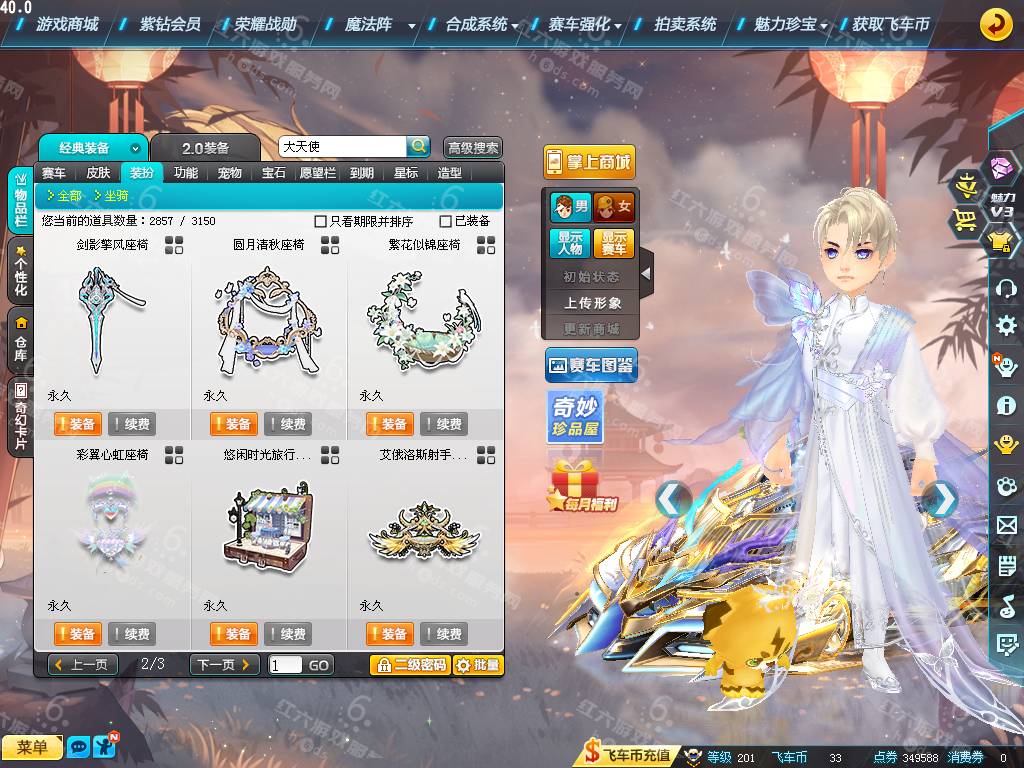Open the 拍卖系统 auction menu
1024x768 pixels.
(685, 24)
